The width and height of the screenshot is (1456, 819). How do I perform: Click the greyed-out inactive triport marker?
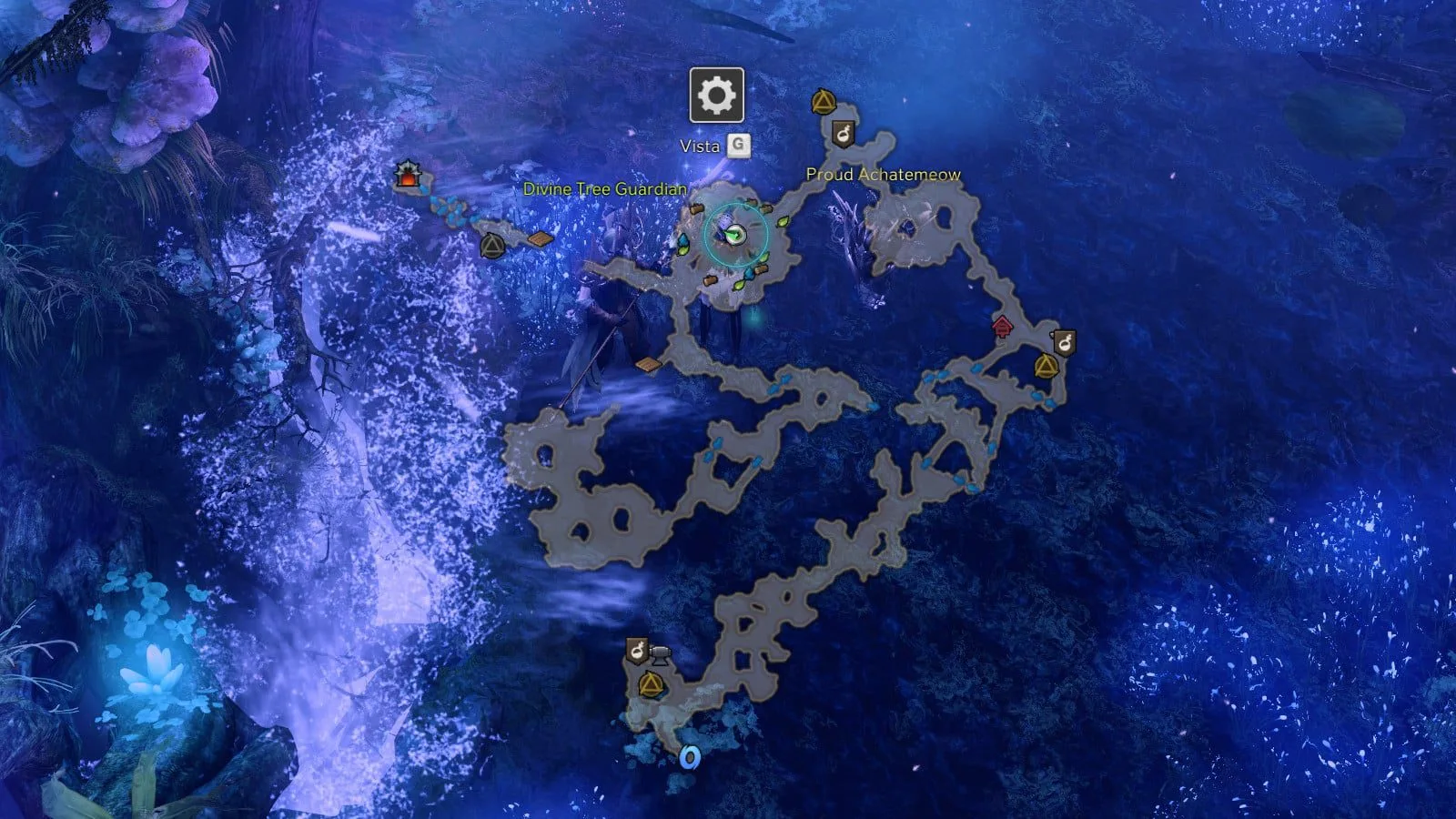coord(491,245)
